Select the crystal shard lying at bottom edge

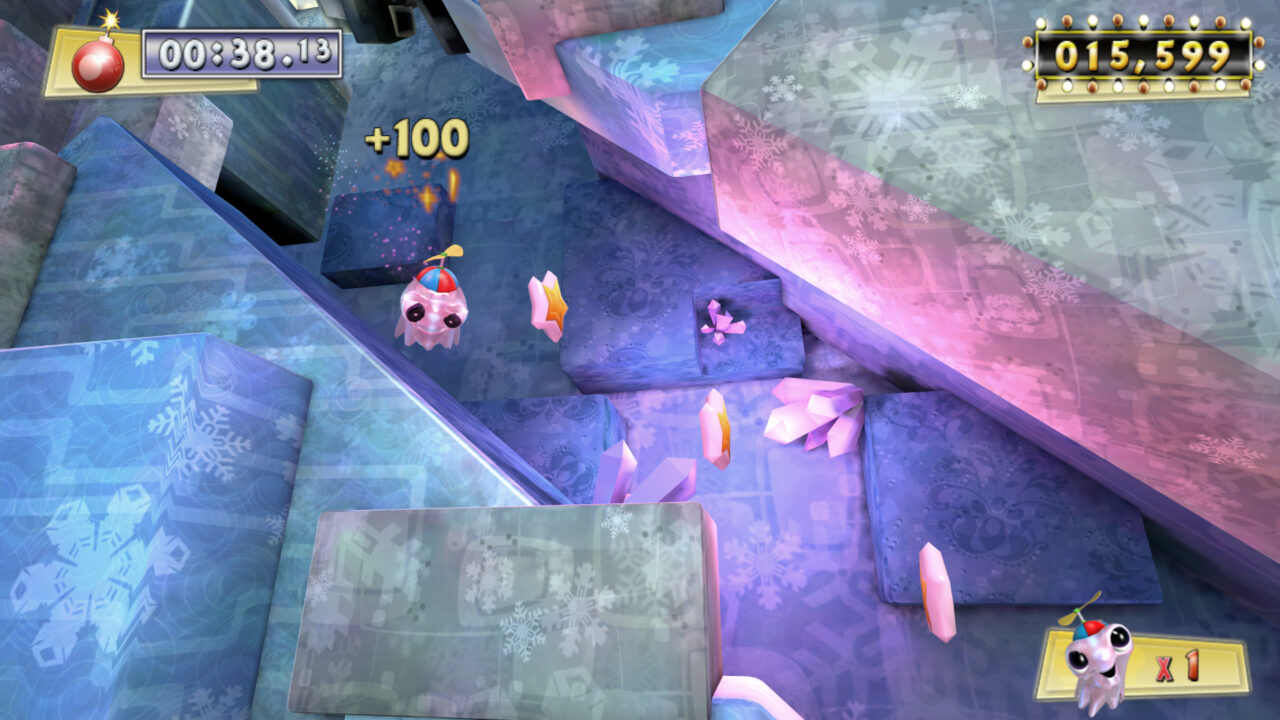tap(750, 700)
